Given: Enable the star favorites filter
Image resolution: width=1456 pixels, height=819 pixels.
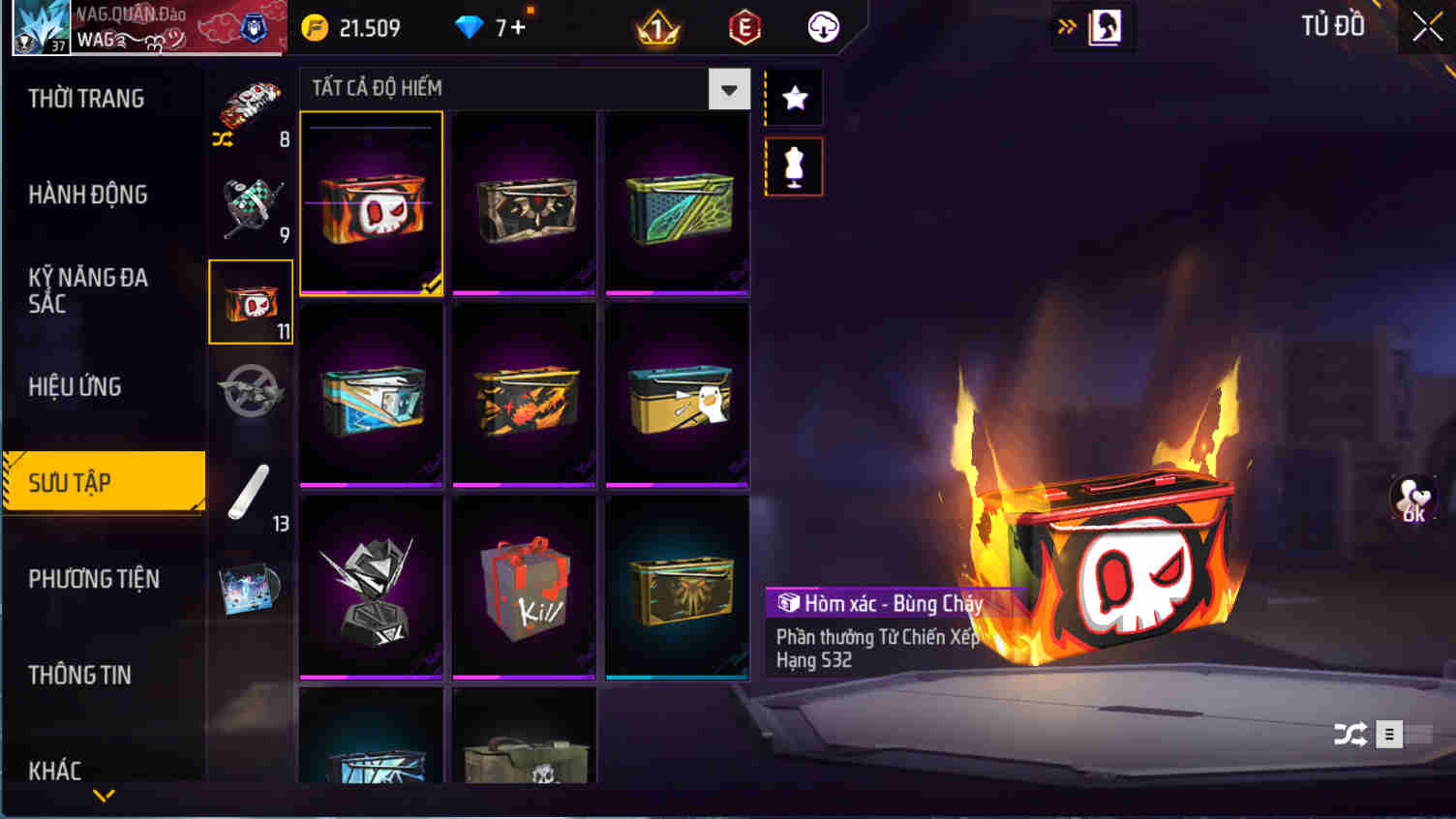Looking at the screenshot, I should point(794,97).
